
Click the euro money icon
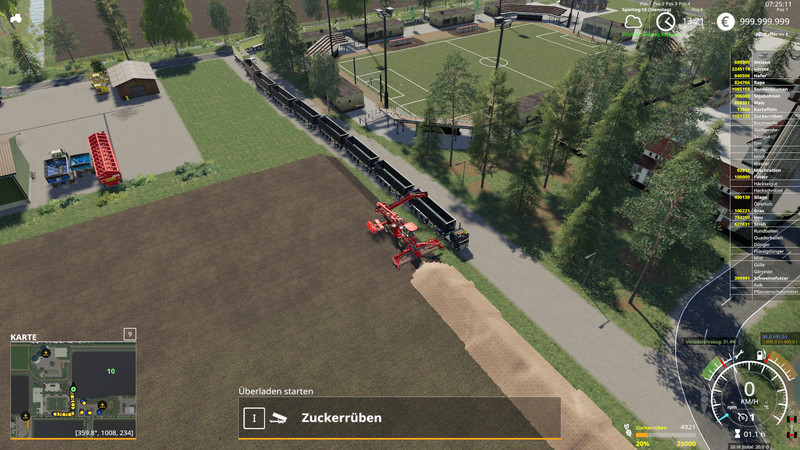pos(725,22)
